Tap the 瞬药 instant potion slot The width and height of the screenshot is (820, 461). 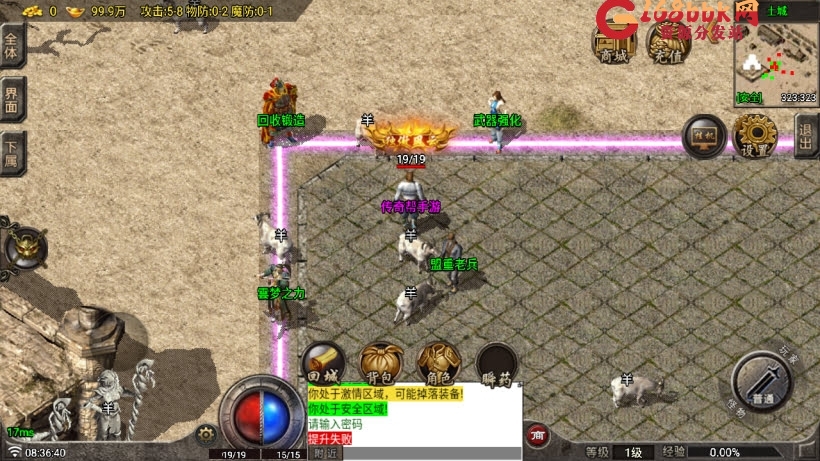(x=496, y=364)
